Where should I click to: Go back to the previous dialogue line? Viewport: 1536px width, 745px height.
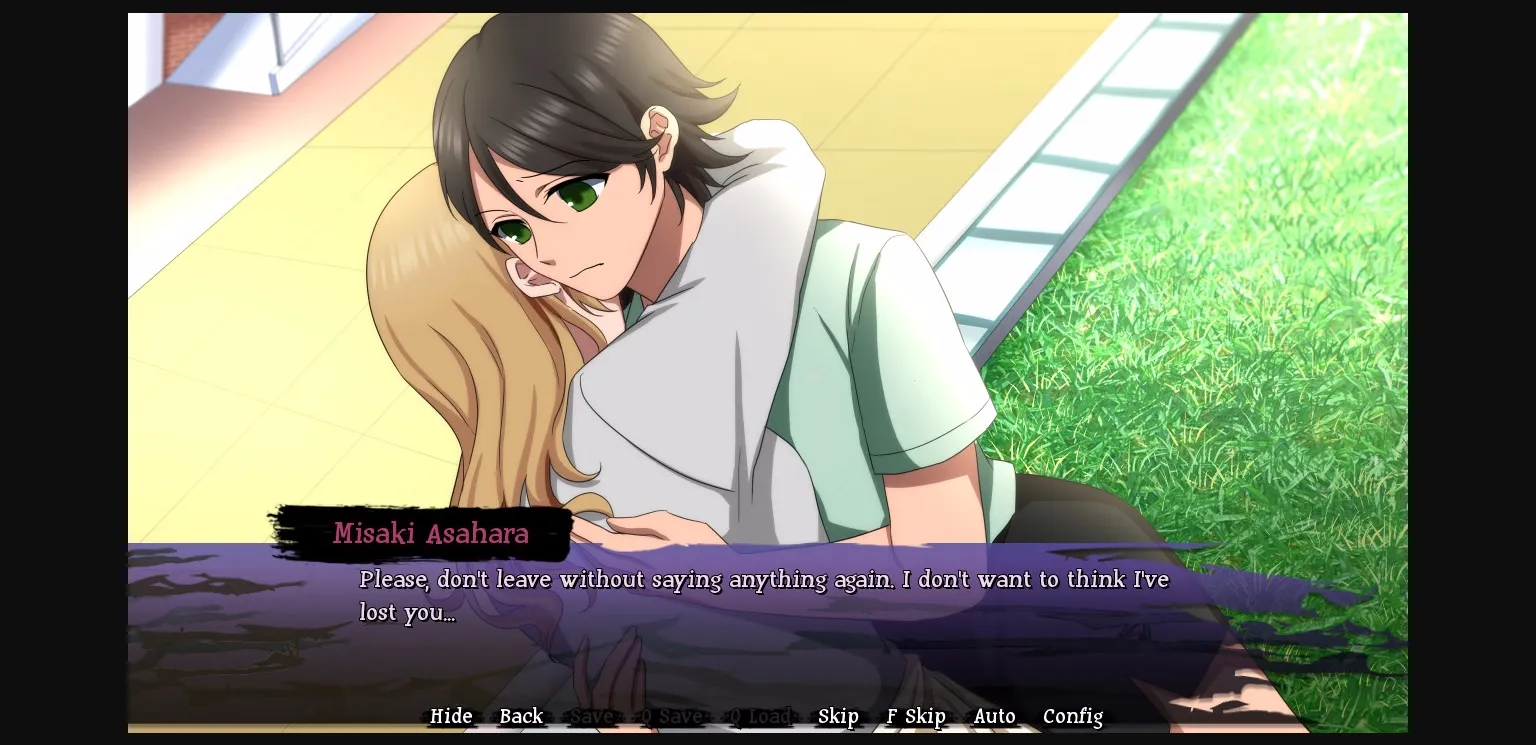click(520, 716)
